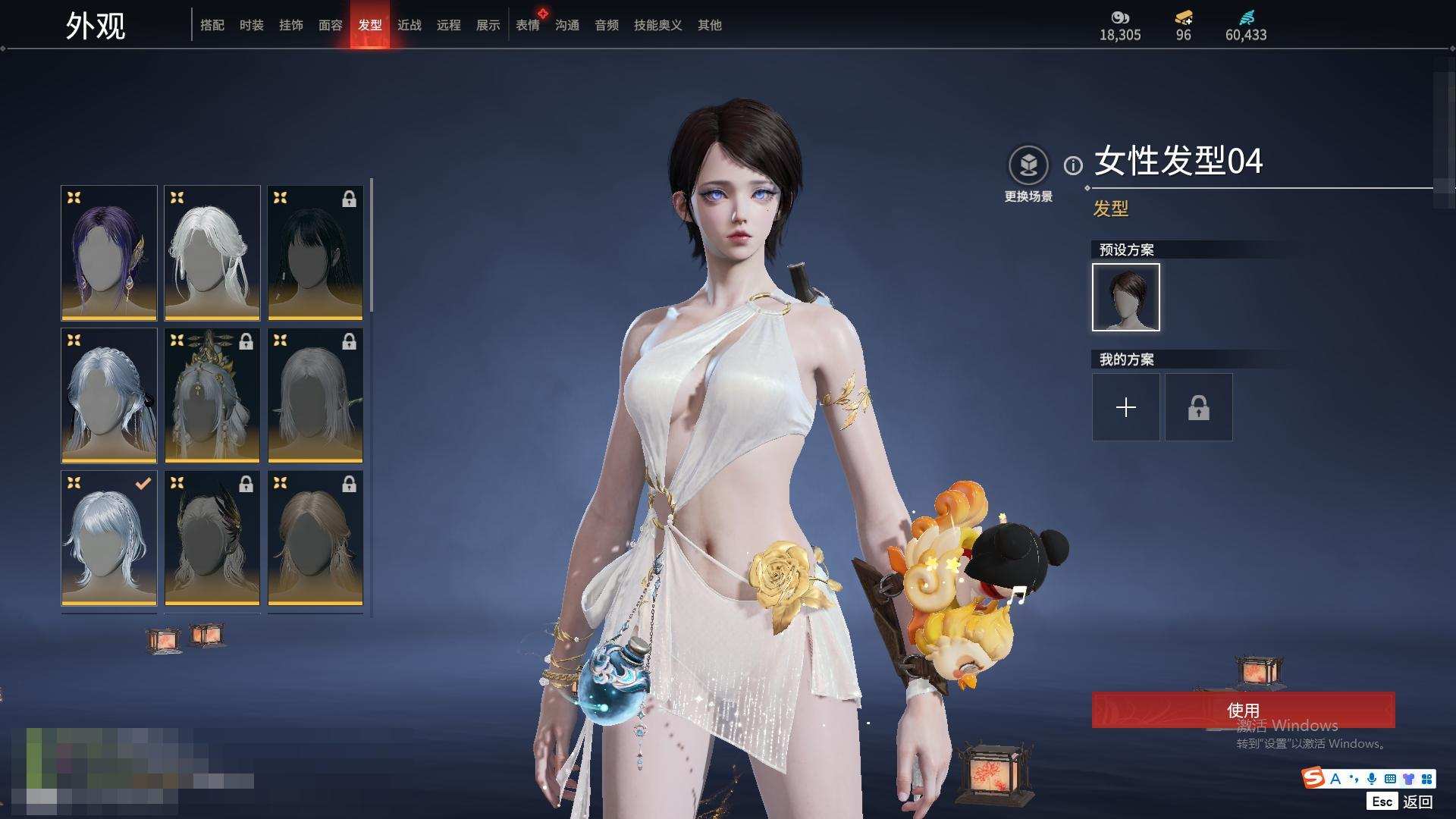Click the 更换场景 scene change icon
The height and width of the screenshot is (819, 1456).
pos(1028,165)
